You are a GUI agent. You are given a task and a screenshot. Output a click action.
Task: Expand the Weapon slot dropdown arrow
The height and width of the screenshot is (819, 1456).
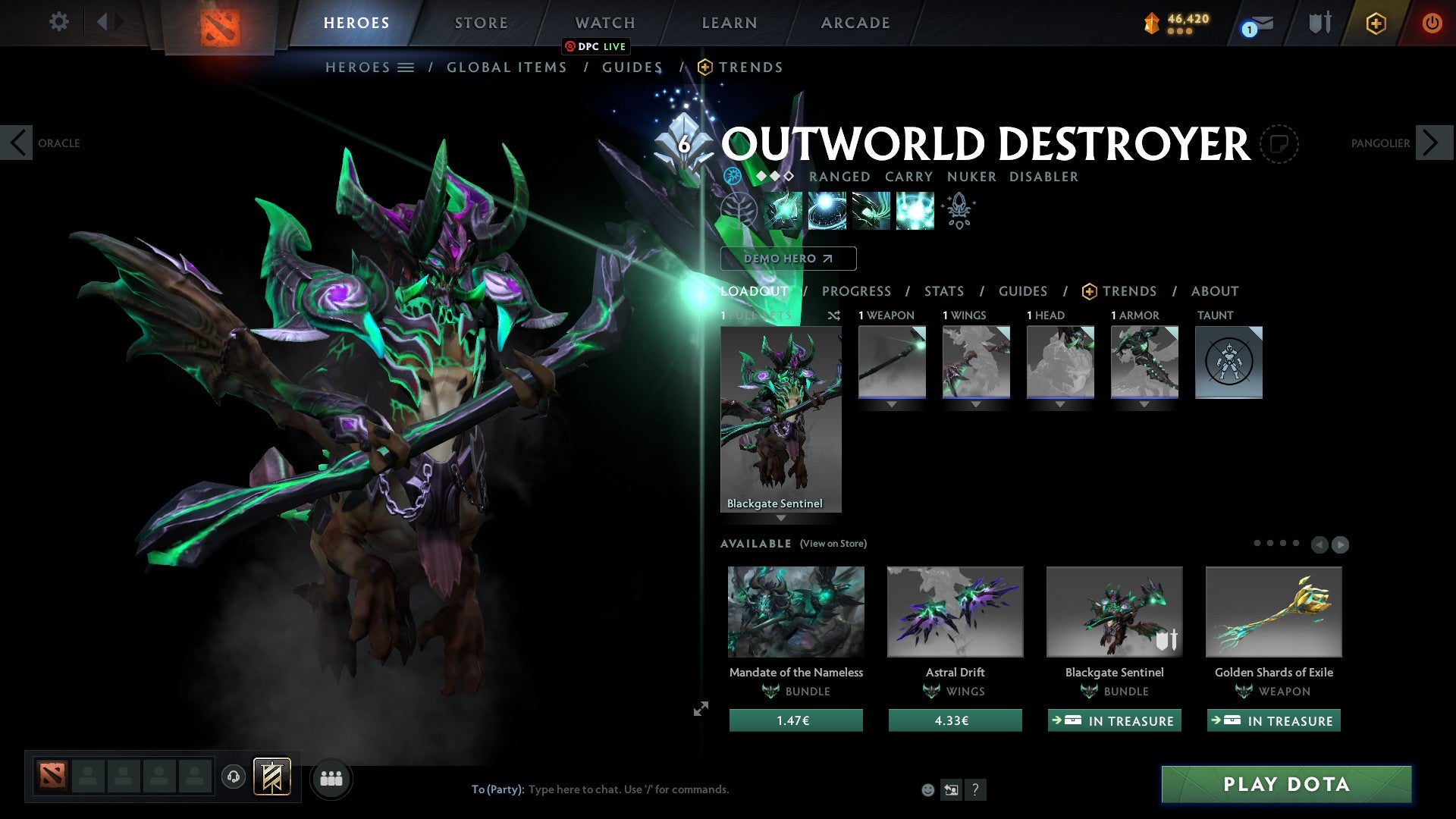coord(891,404)
